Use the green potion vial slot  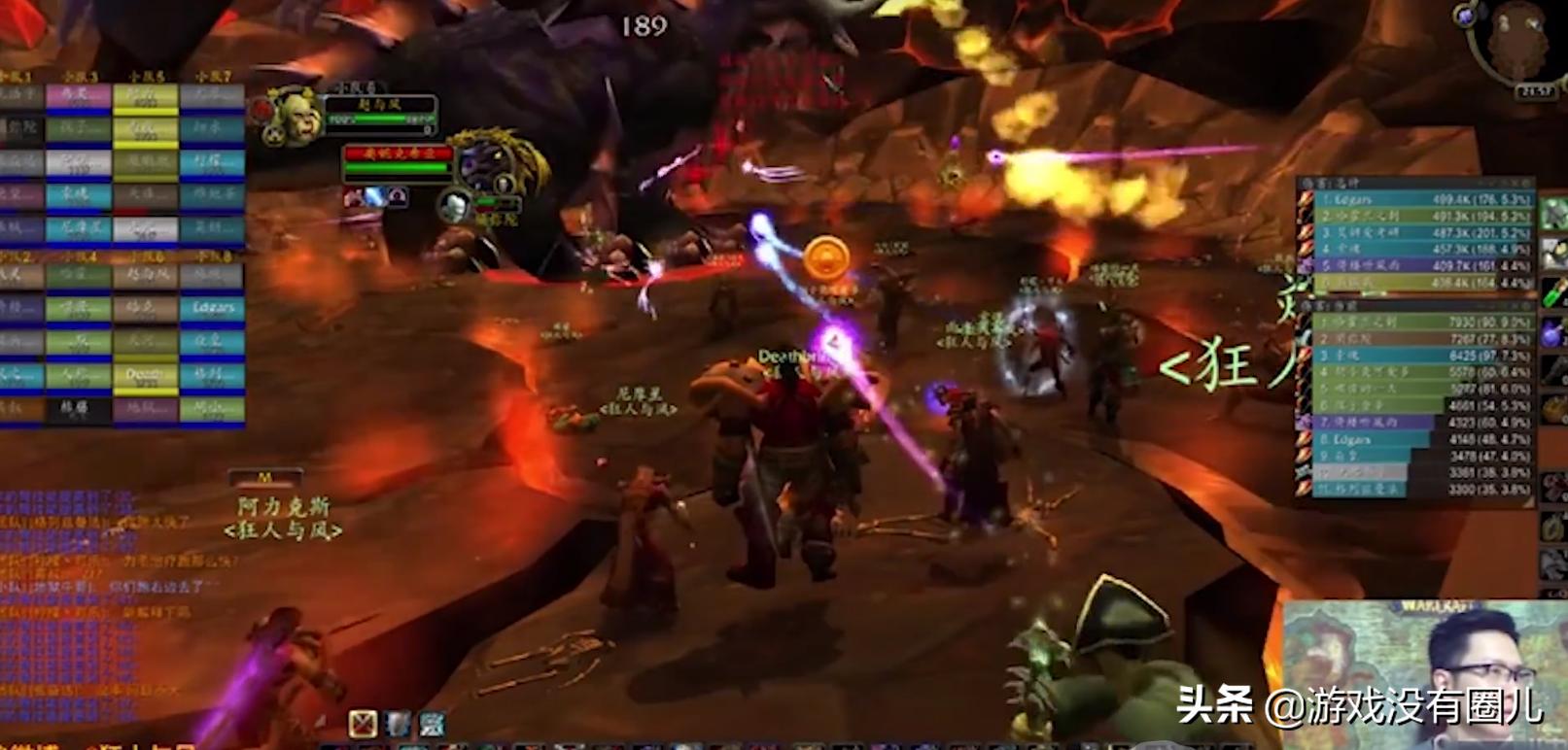click(1553, 290)
